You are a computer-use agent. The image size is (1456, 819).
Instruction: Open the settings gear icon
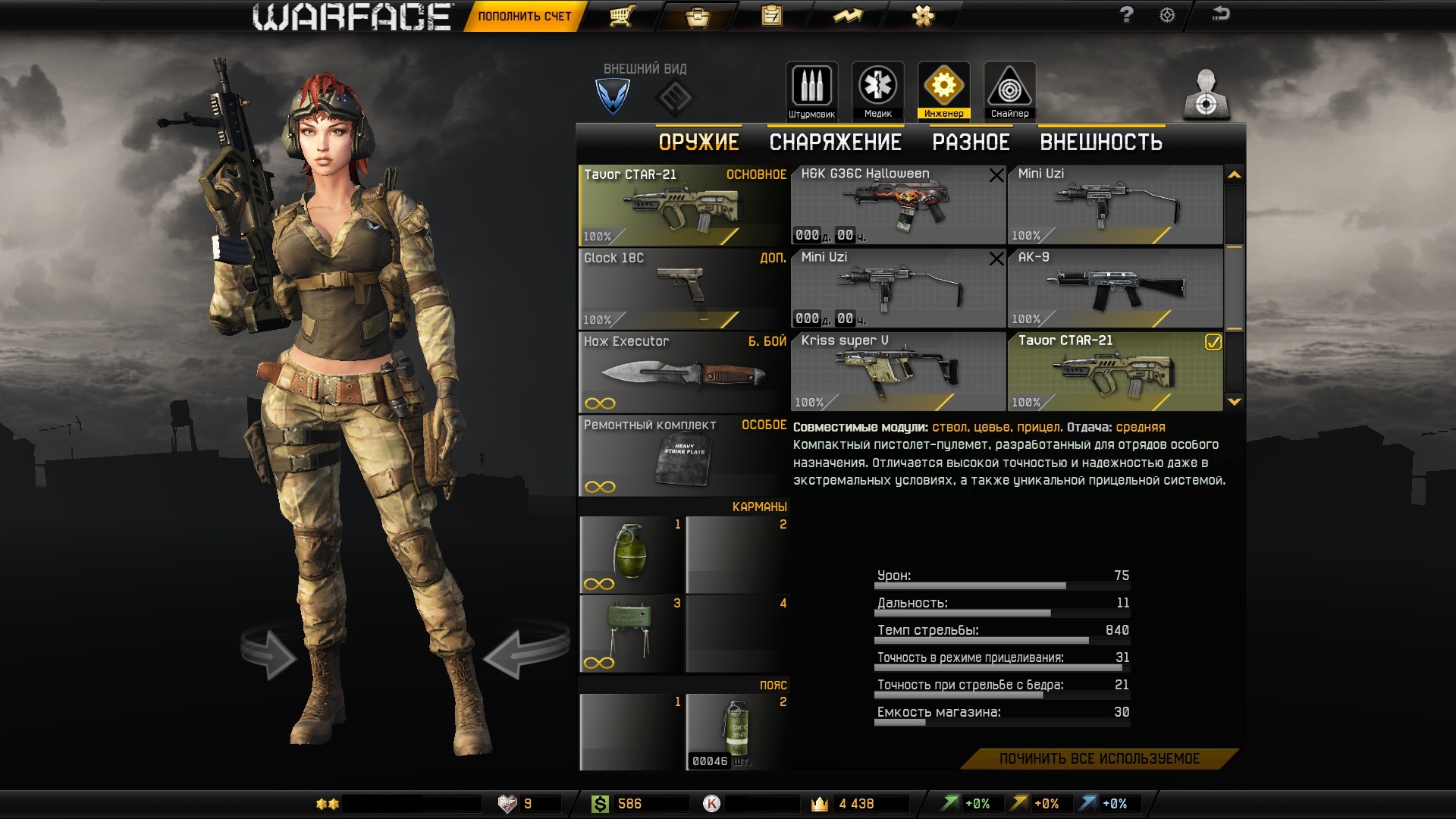coord(1167,15)
